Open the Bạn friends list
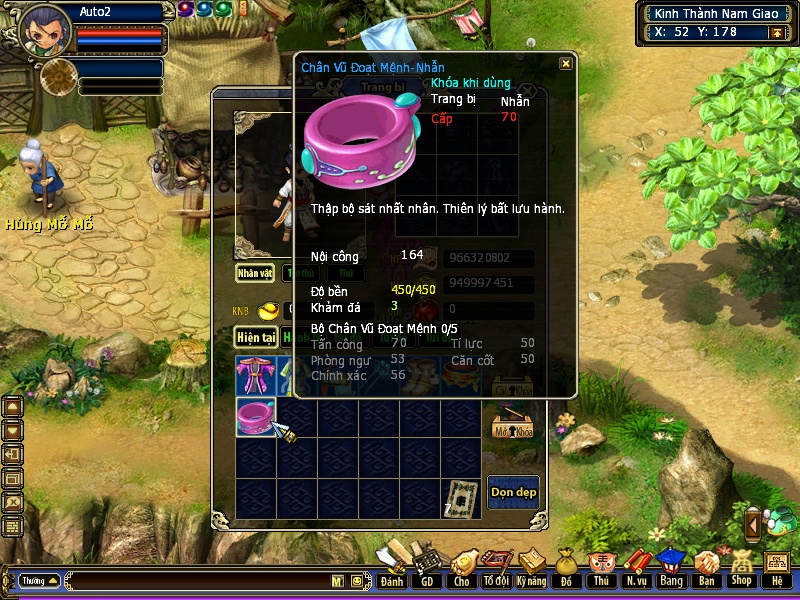800x600 pixels. coord(706,568)
